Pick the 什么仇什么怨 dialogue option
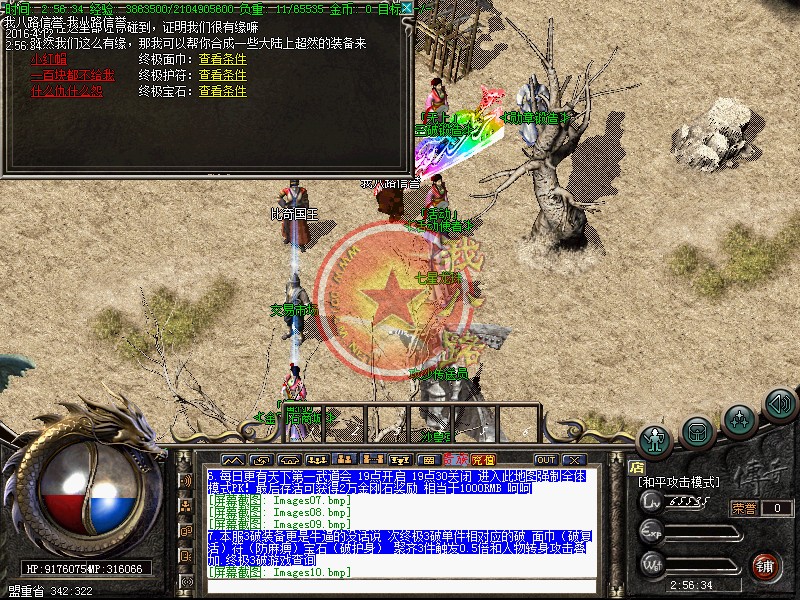 [67, 91]
